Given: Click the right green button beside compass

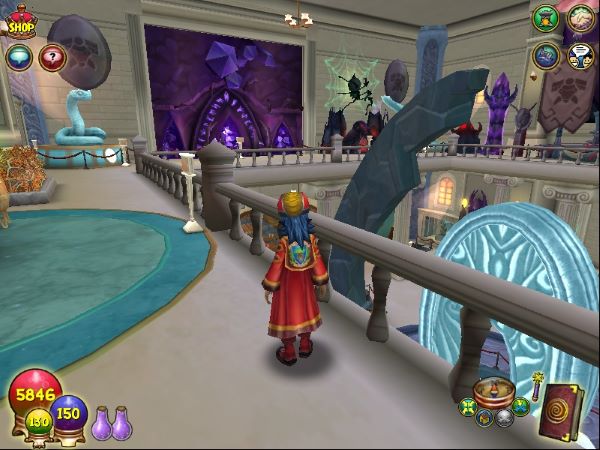Looking at the screenshot, I should [x=520, y=406].
